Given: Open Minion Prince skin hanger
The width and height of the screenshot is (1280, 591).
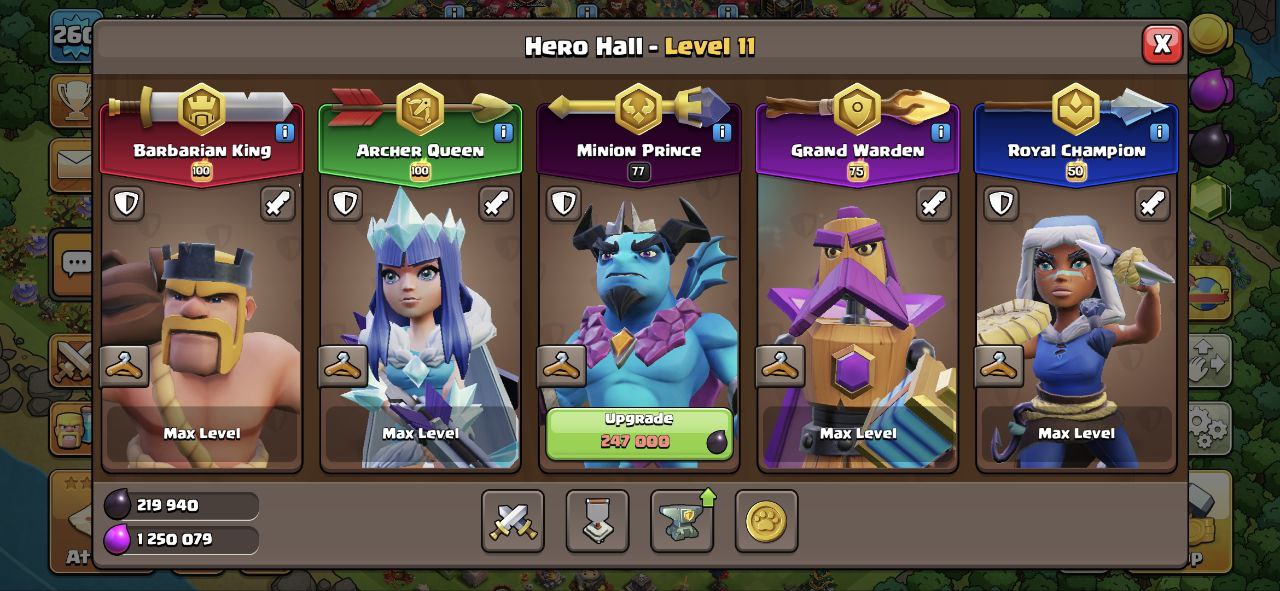Looking at the screenshot, I should point(562,366).
